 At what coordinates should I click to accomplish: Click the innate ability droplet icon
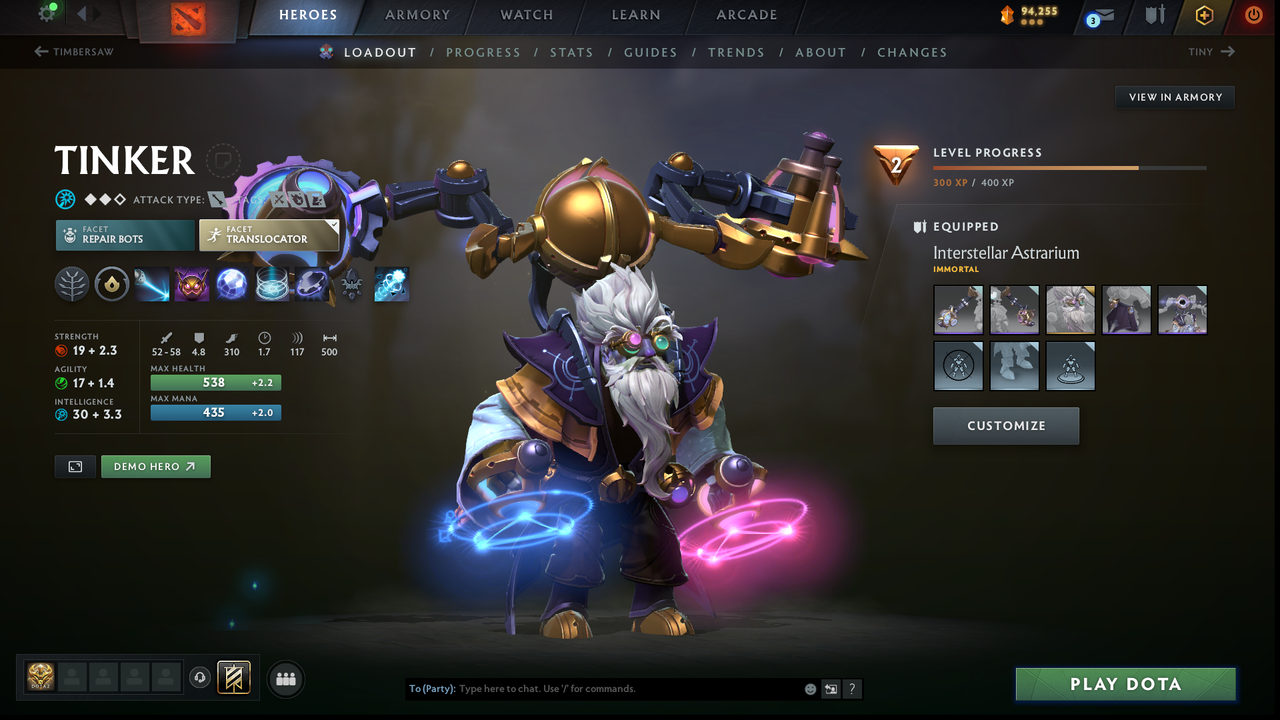(111, 284)
